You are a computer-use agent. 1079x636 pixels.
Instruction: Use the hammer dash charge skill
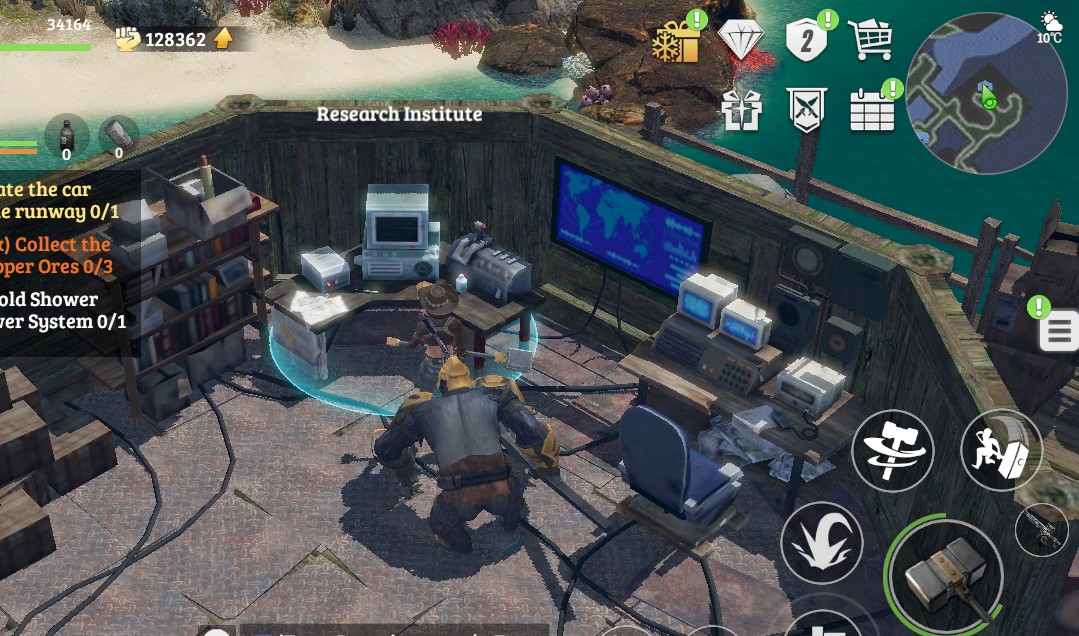pyautogui.click(x=1001, y=450)
